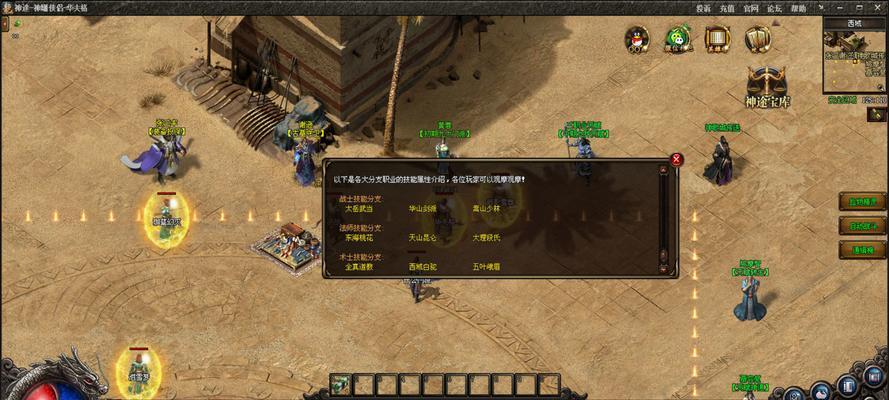Viewport: 889px width, 400px height.
Task: Open the 论坛 forum menu
Action: 774,7
